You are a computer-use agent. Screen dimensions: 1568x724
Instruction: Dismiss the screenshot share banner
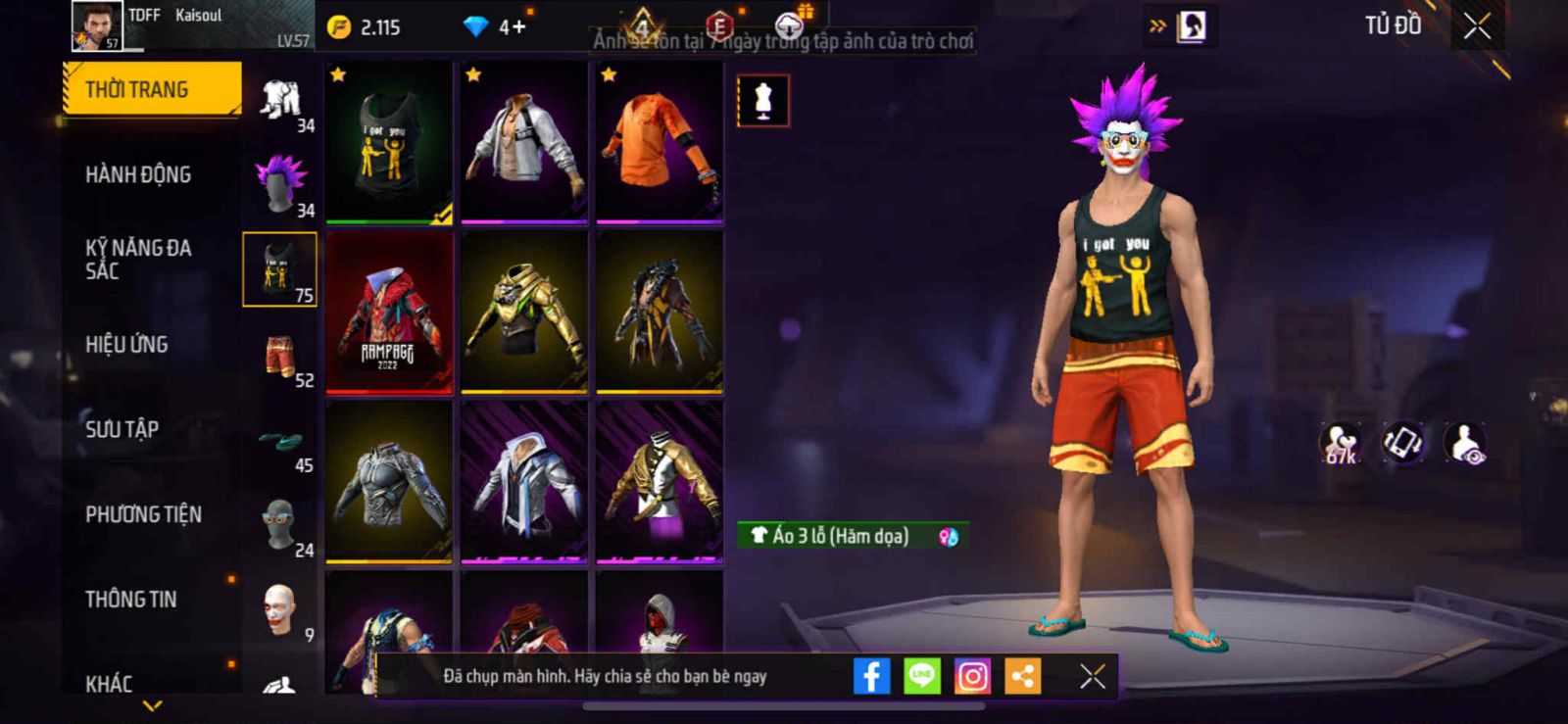tap(1092, 676)
